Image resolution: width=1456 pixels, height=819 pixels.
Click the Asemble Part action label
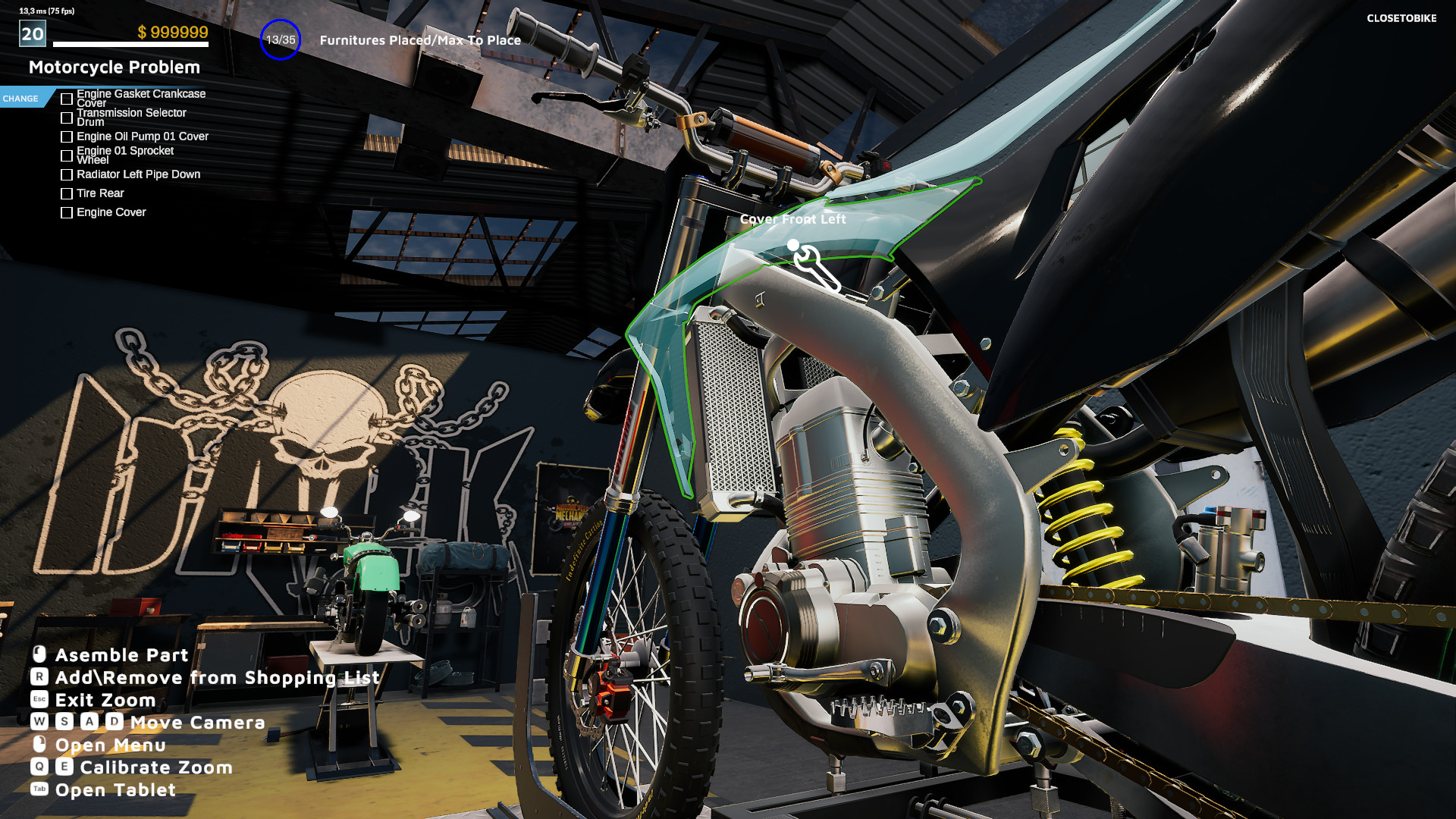121,654
